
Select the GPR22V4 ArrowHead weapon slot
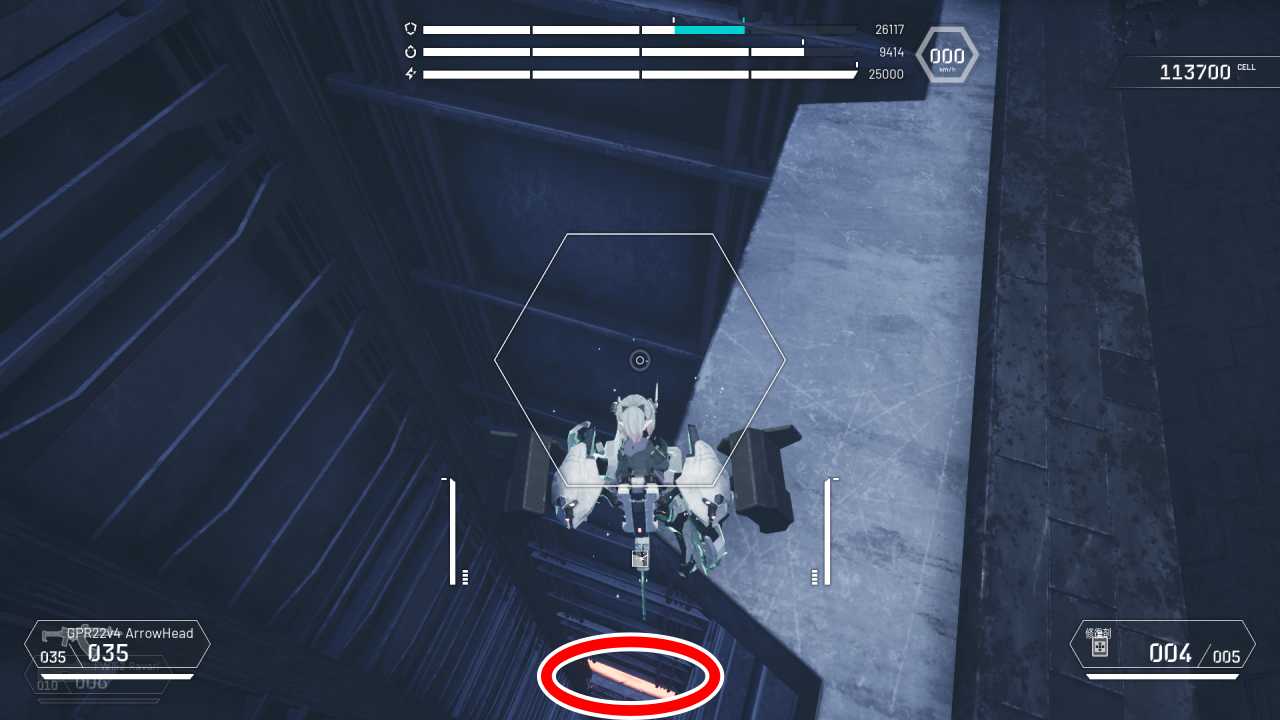(x=118, y=645)
